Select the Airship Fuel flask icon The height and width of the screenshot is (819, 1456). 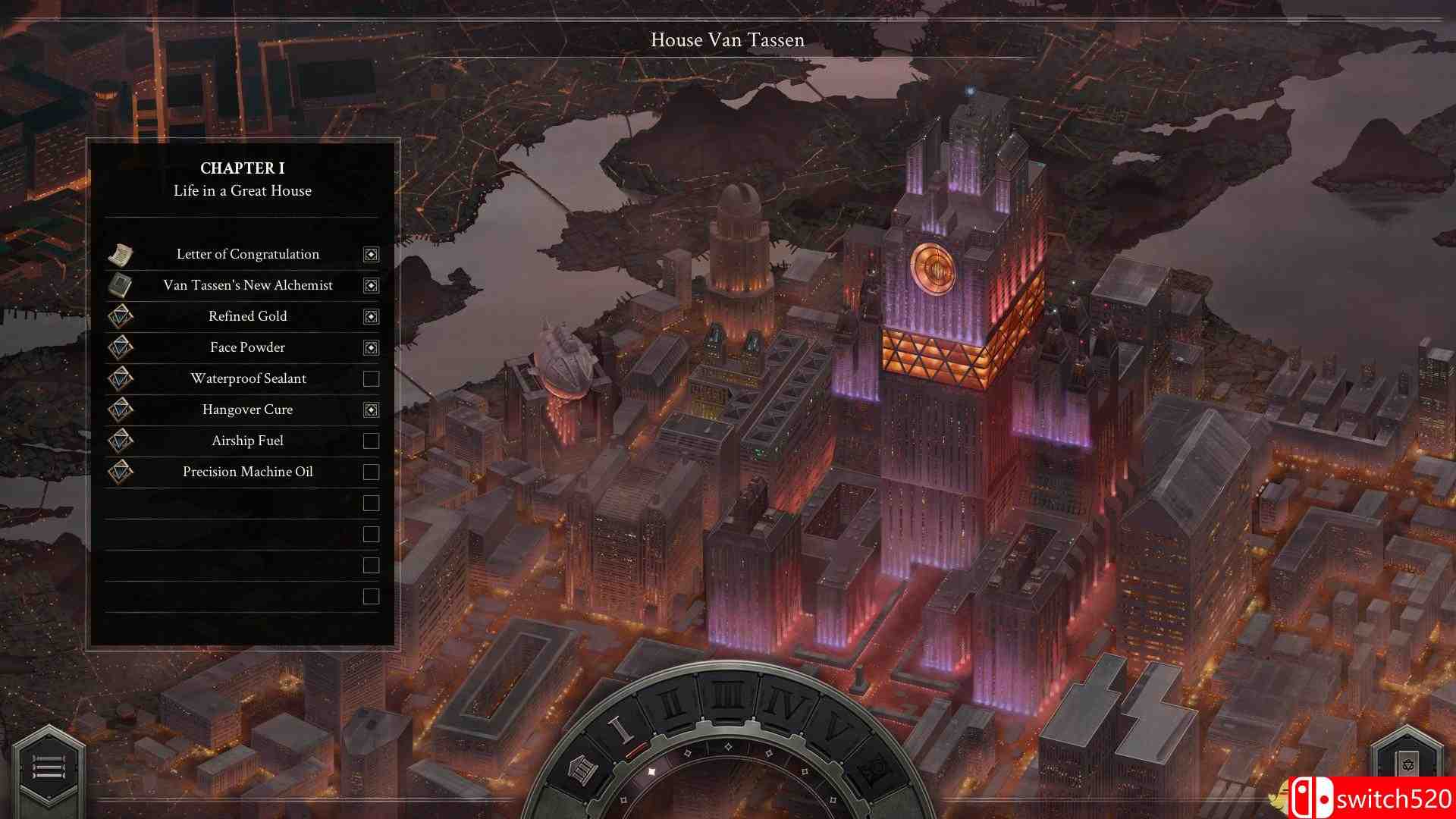[121, 441]
